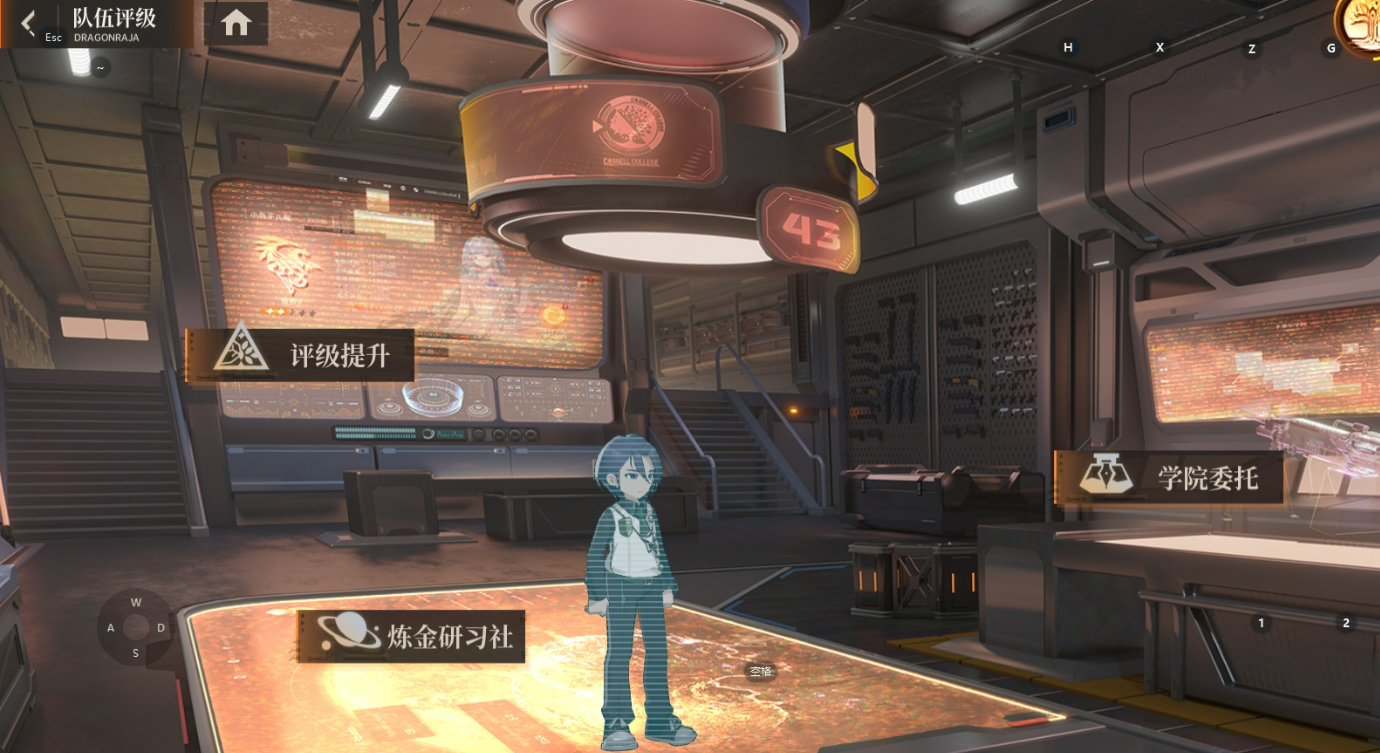Go back using the arrow button
The height and width of the screenshot is (753, 1380).
[x=28, y=22]
